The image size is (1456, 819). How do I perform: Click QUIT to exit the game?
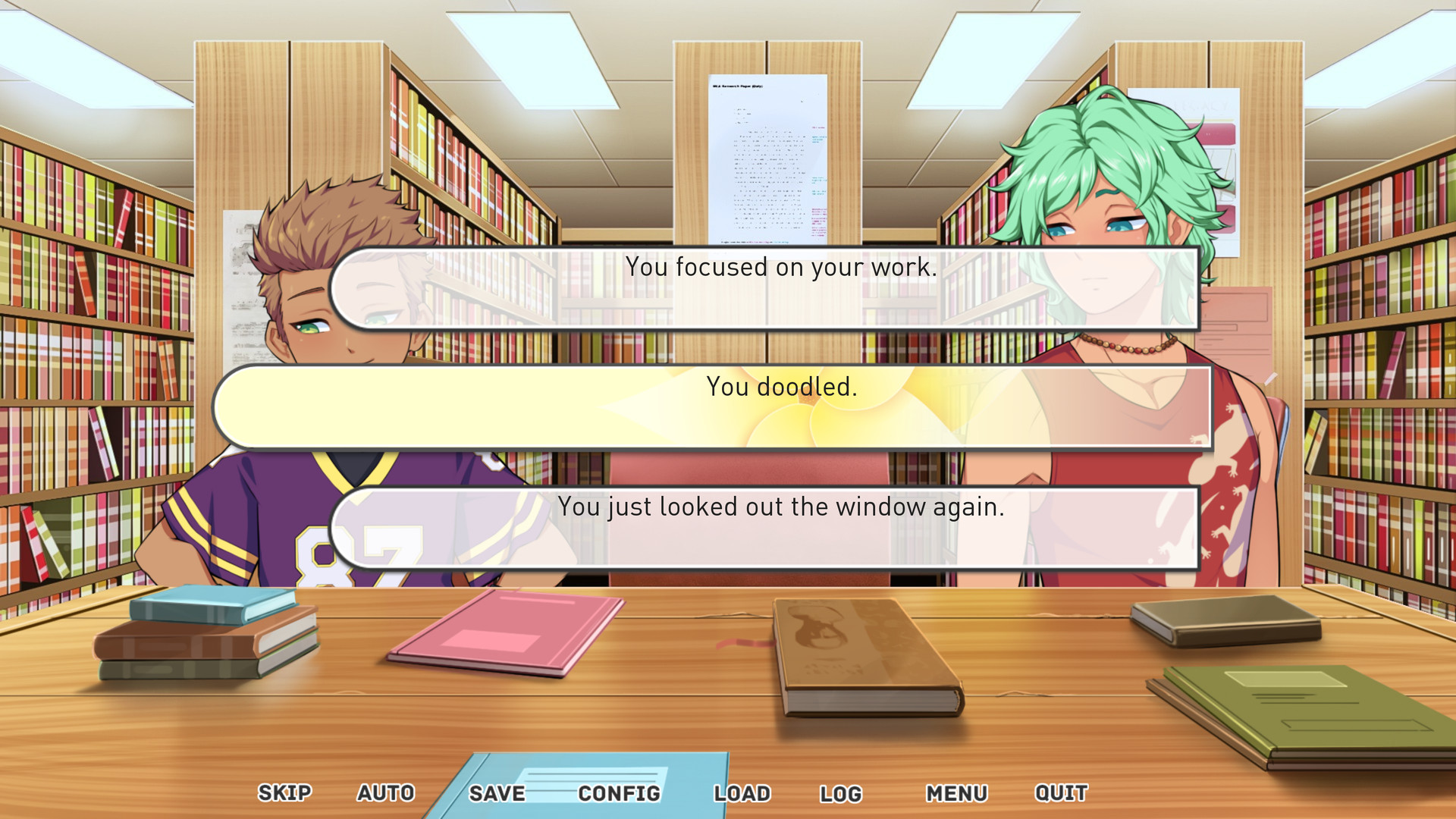[1060, 792]
